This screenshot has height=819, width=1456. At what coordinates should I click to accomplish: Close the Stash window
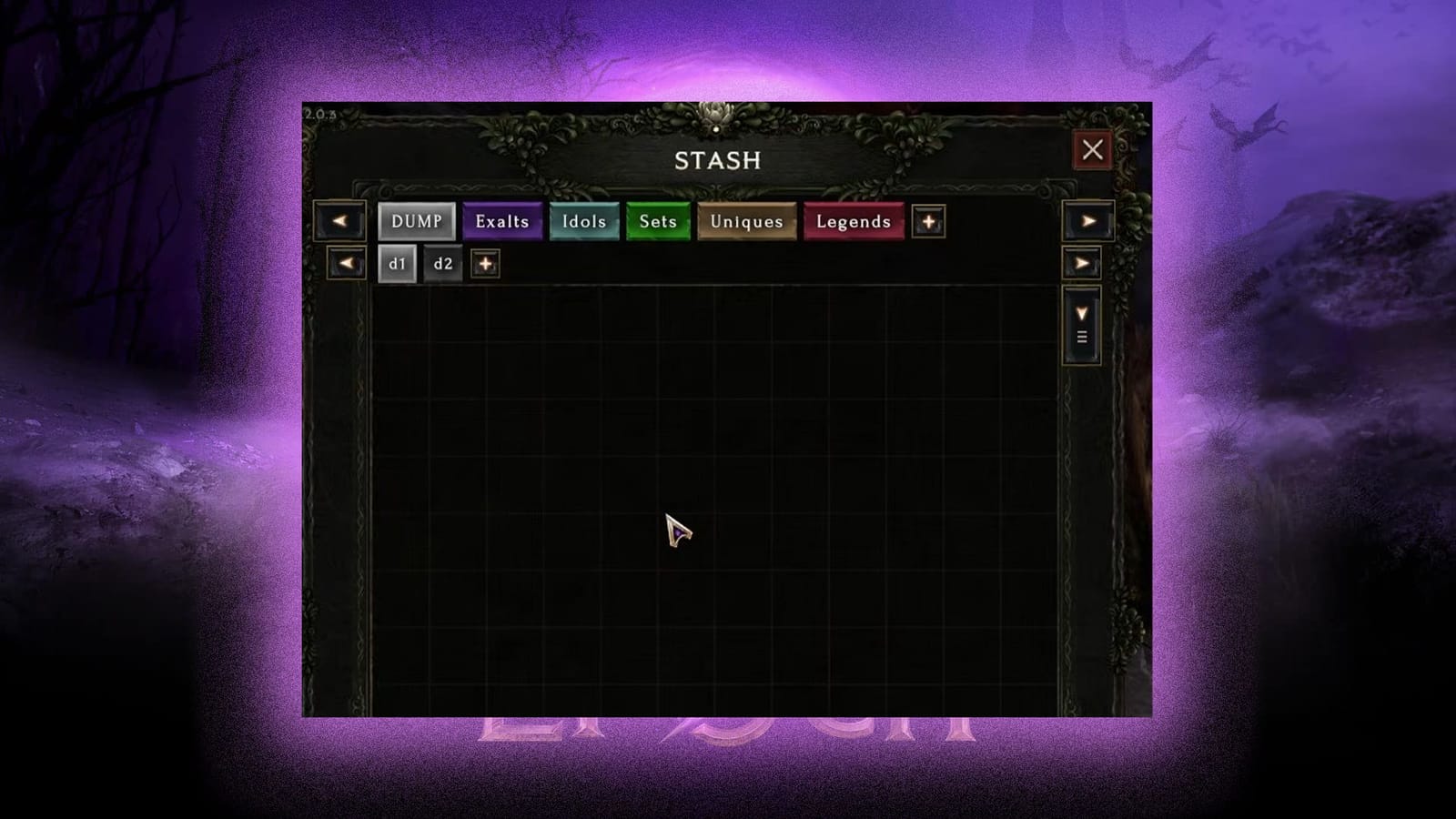tap(1093, 150)
